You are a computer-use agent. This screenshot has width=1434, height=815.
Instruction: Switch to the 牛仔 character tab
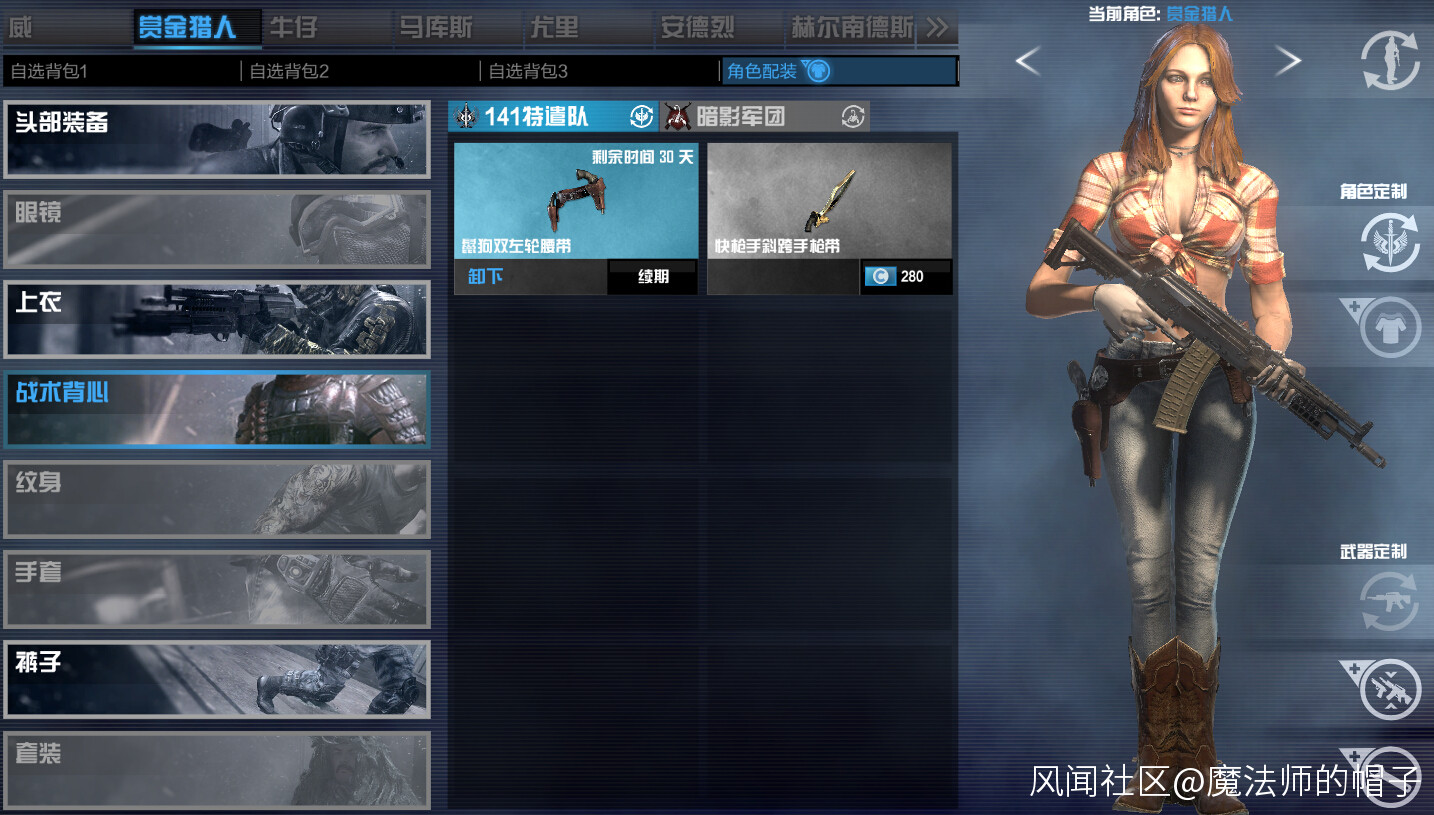[294, 27]
